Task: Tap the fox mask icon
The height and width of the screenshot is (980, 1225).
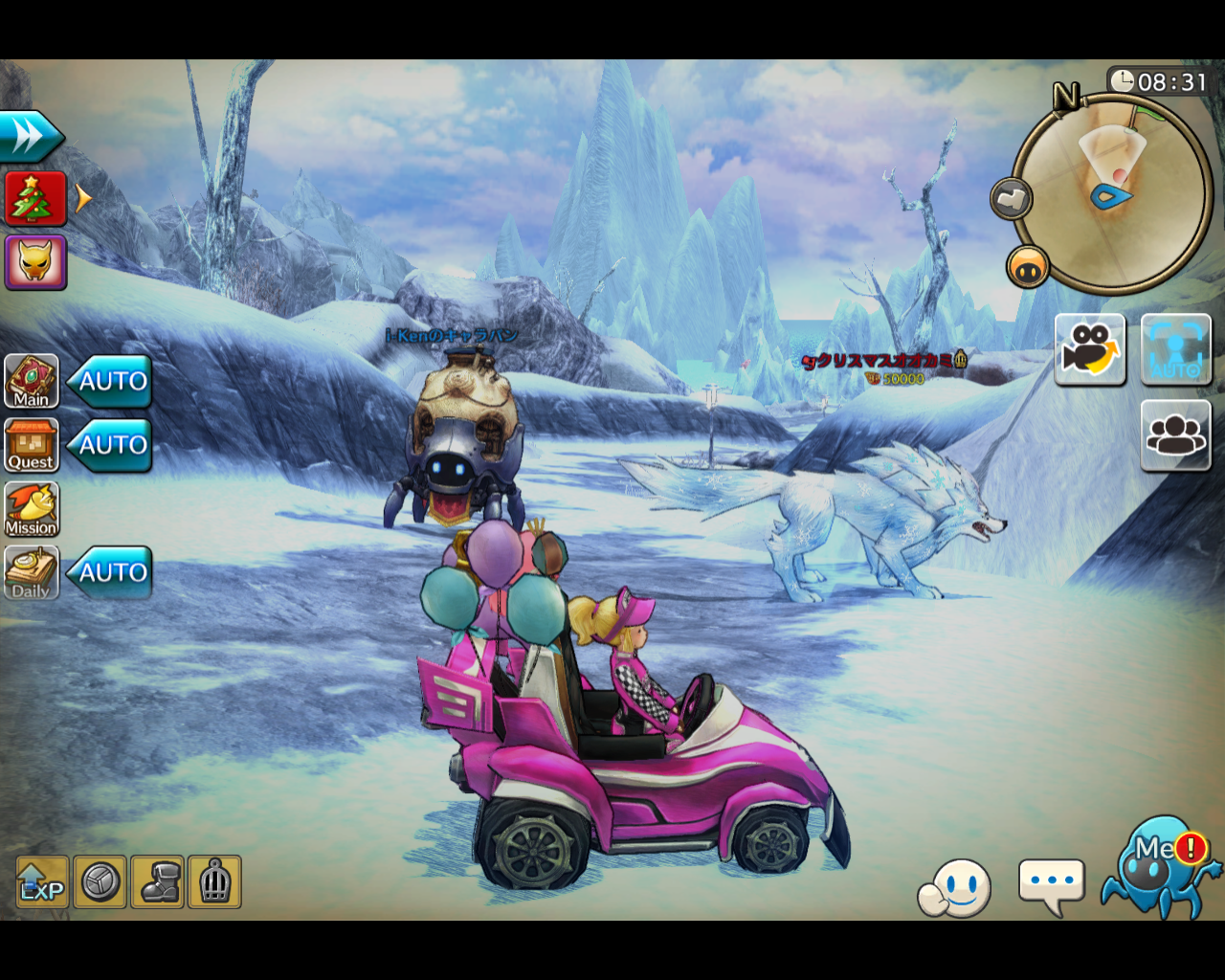Action: [35, 261]
